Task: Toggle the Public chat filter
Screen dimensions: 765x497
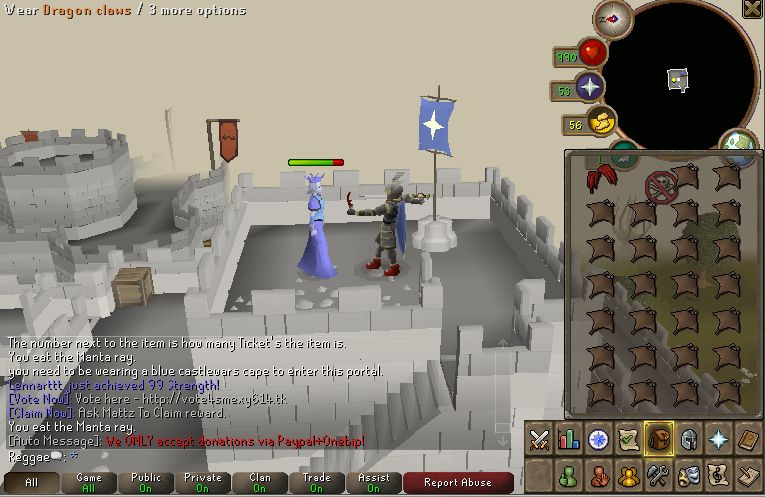Action: (146, 482)
